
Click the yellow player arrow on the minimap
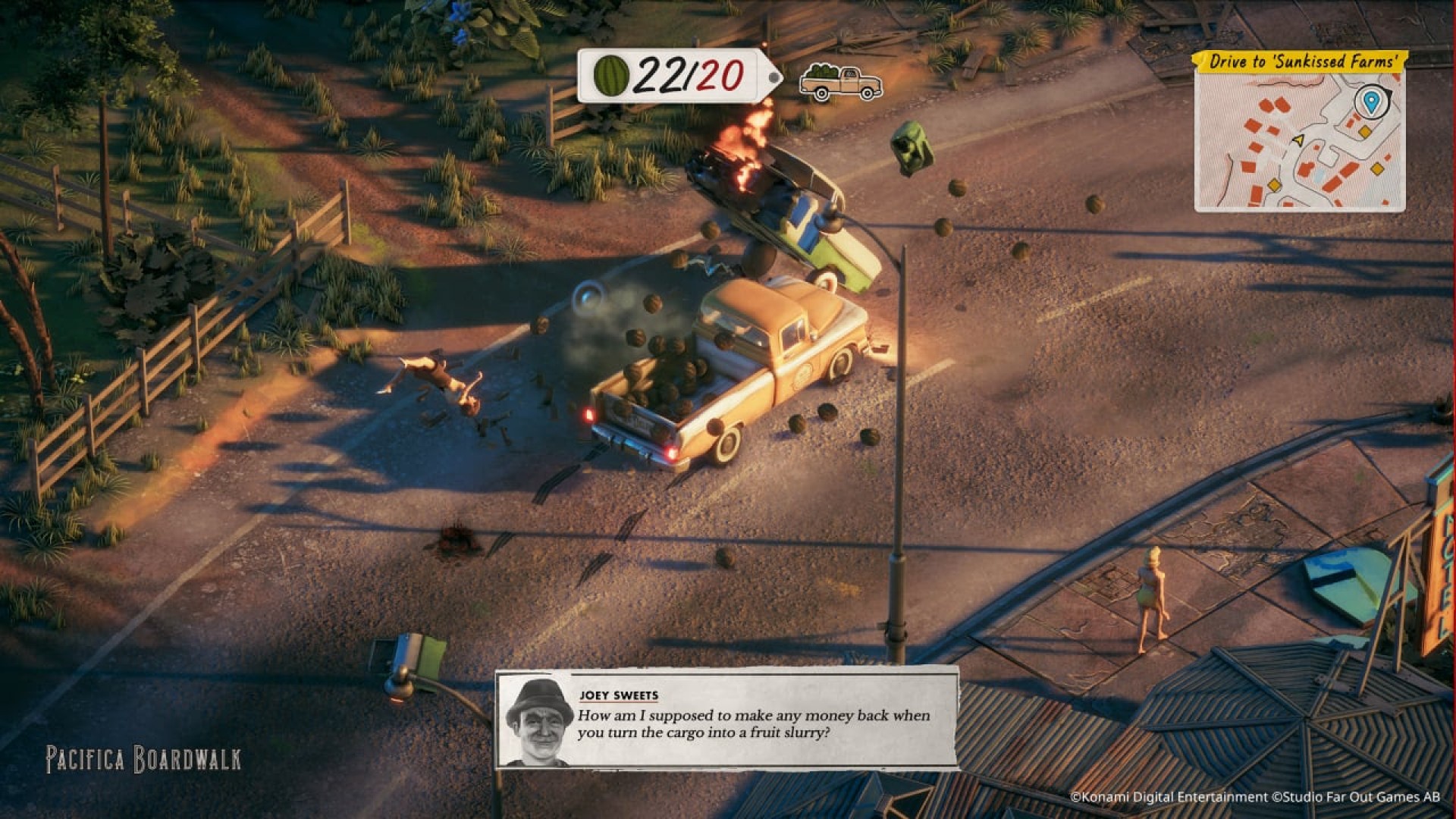[x=1298, y=140]
